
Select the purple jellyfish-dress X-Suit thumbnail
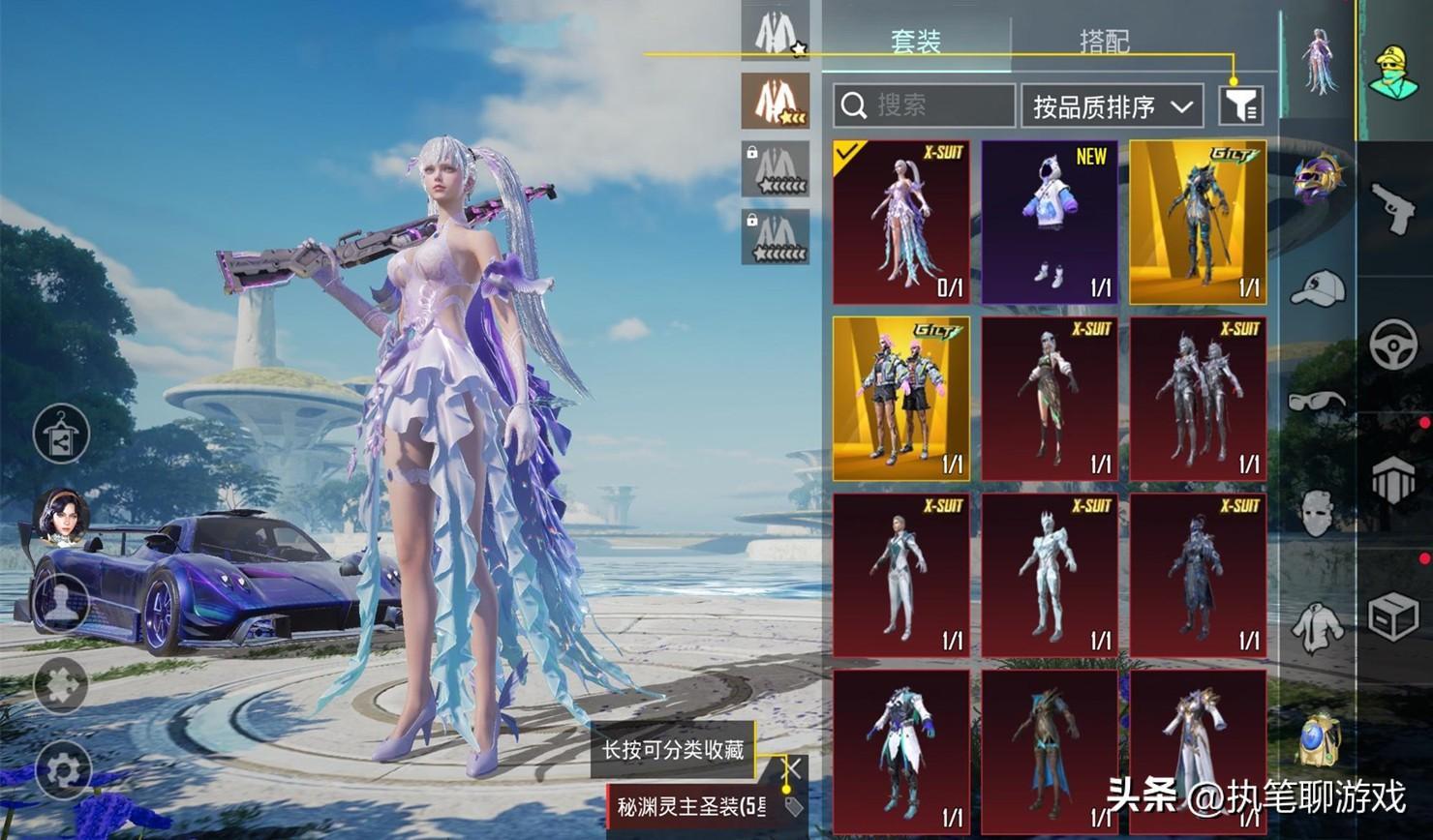901,223
